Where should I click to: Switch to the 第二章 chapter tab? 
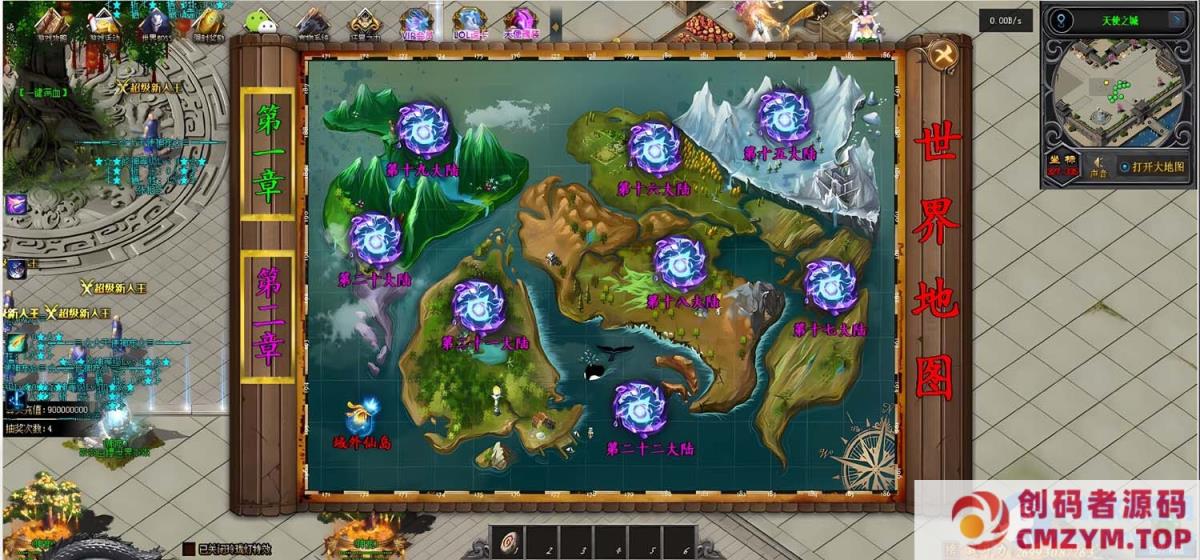click(268, 316)
